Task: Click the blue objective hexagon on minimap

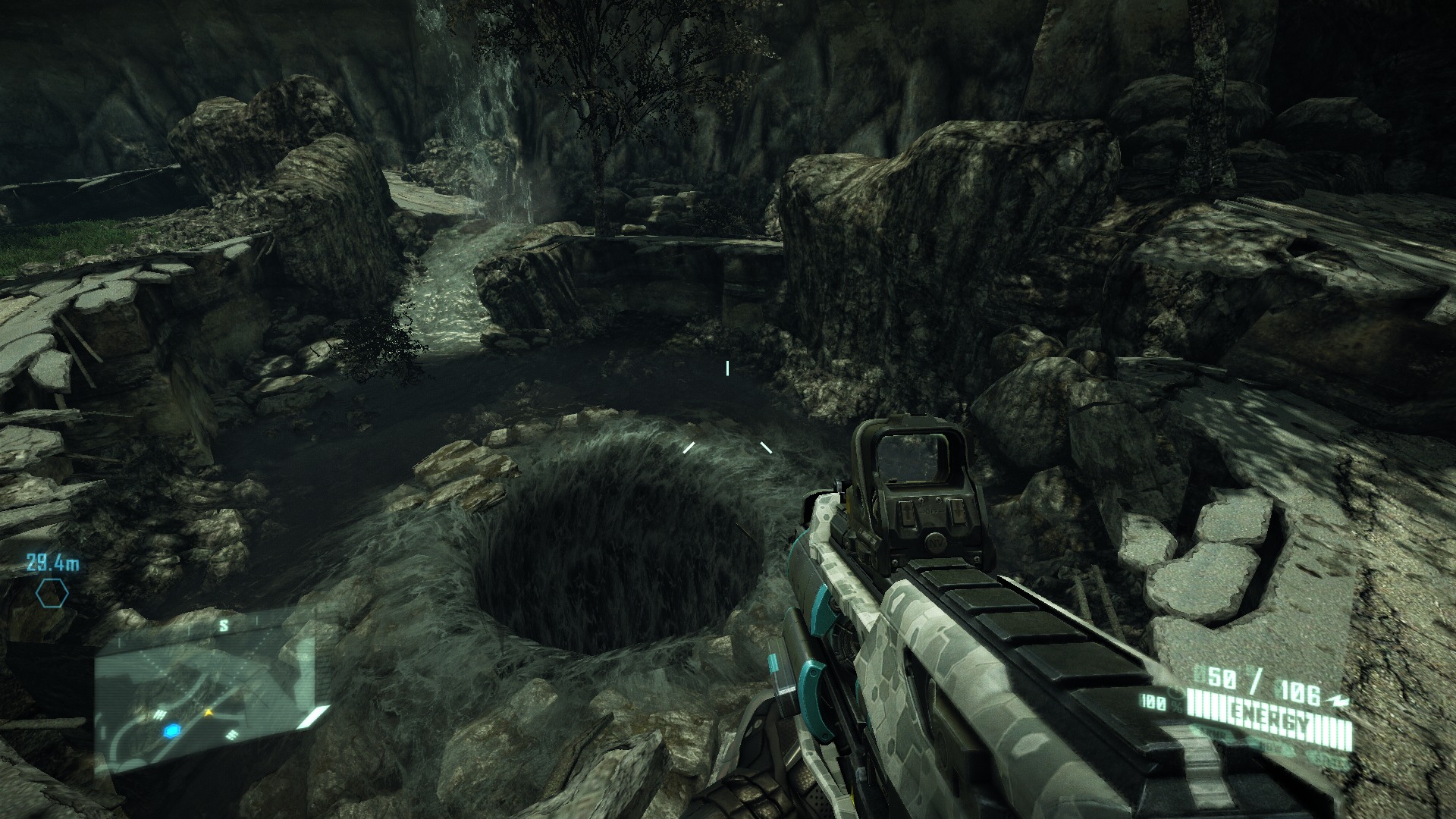Action: 173,730
